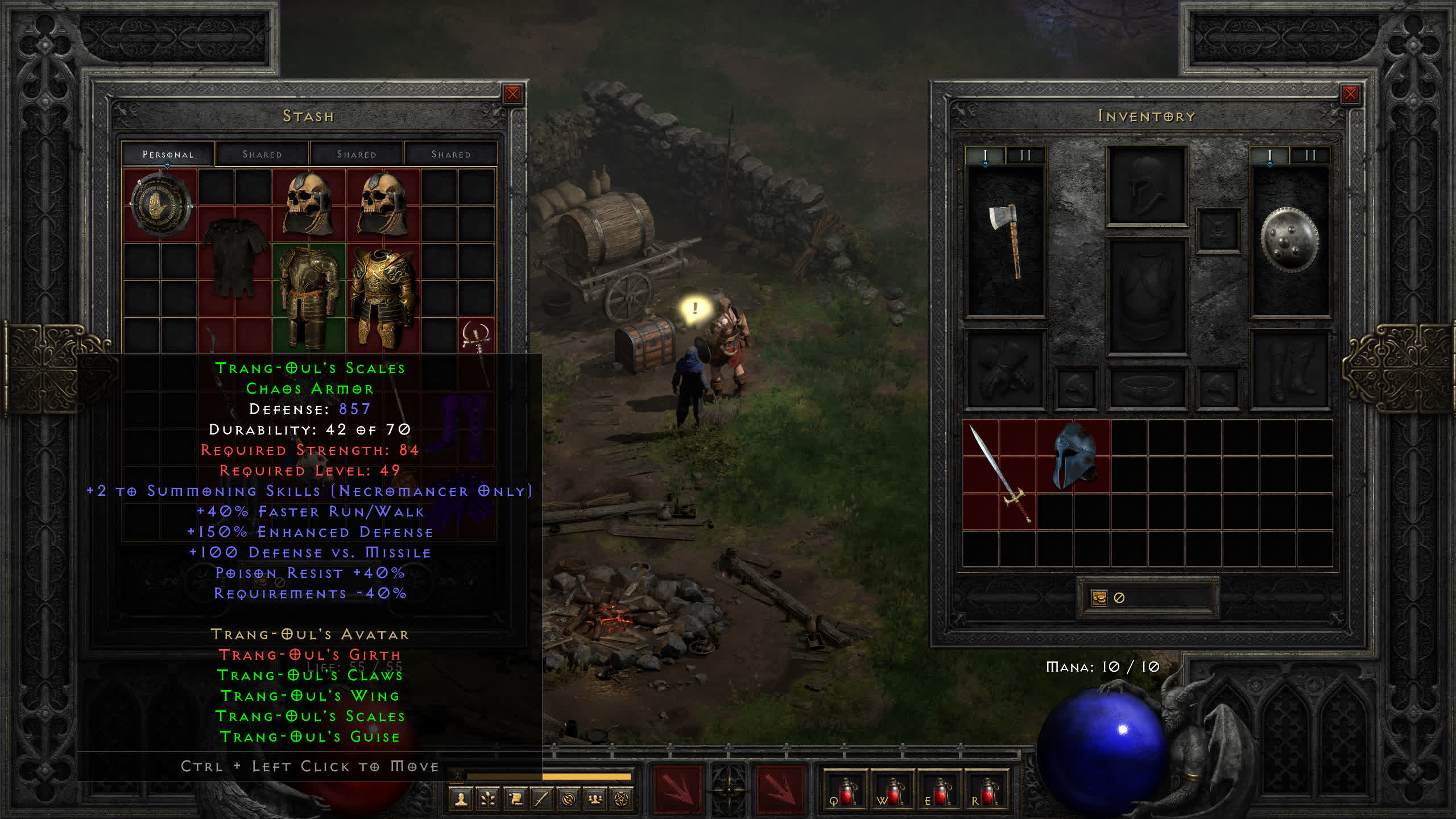Viewport: 1456px width, 819px height.
Task: Close the Stash window
Action: (512, 94)
